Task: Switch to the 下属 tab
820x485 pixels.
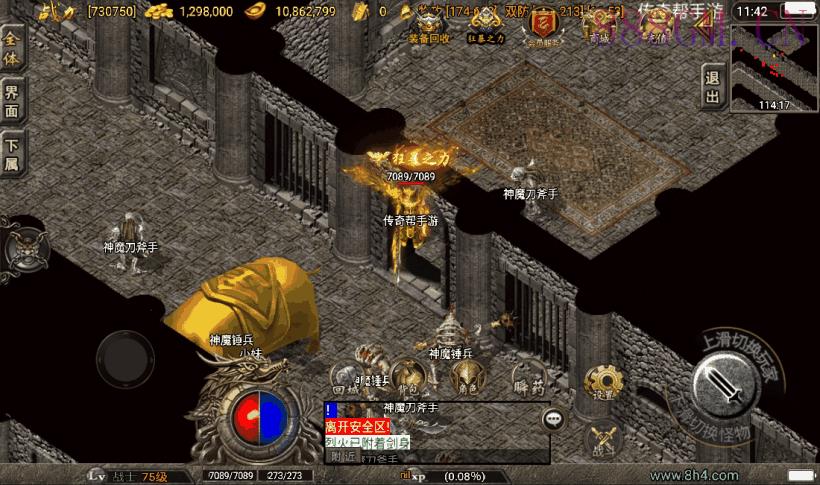Action: [13, 155]
